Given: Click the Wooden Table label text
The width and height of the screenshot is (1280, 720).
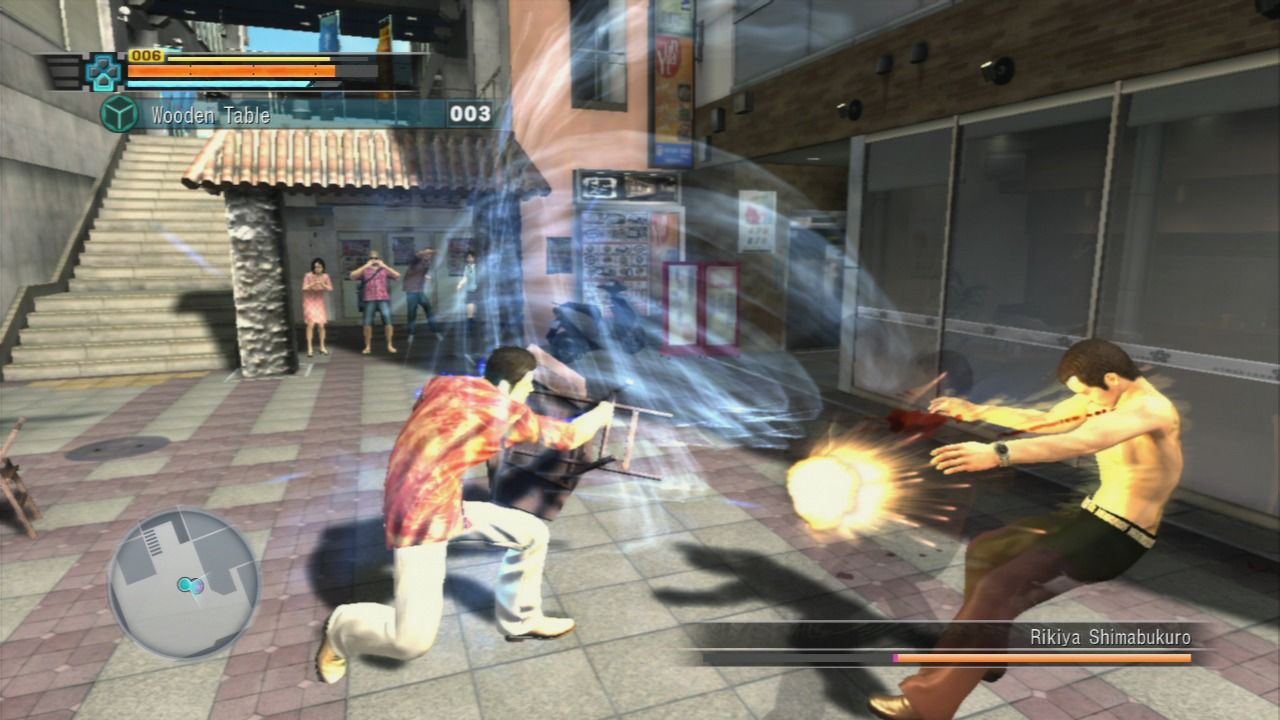Looking at the screenshot, I should (x=207, y=115).
